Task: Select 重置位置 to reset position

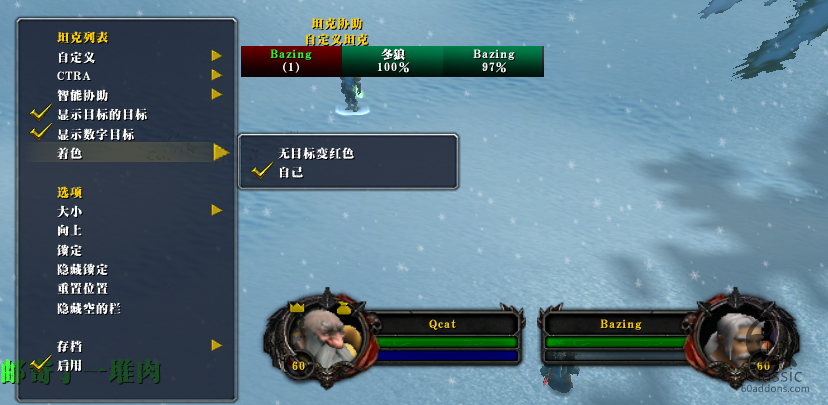Action: tap(82, 288)
